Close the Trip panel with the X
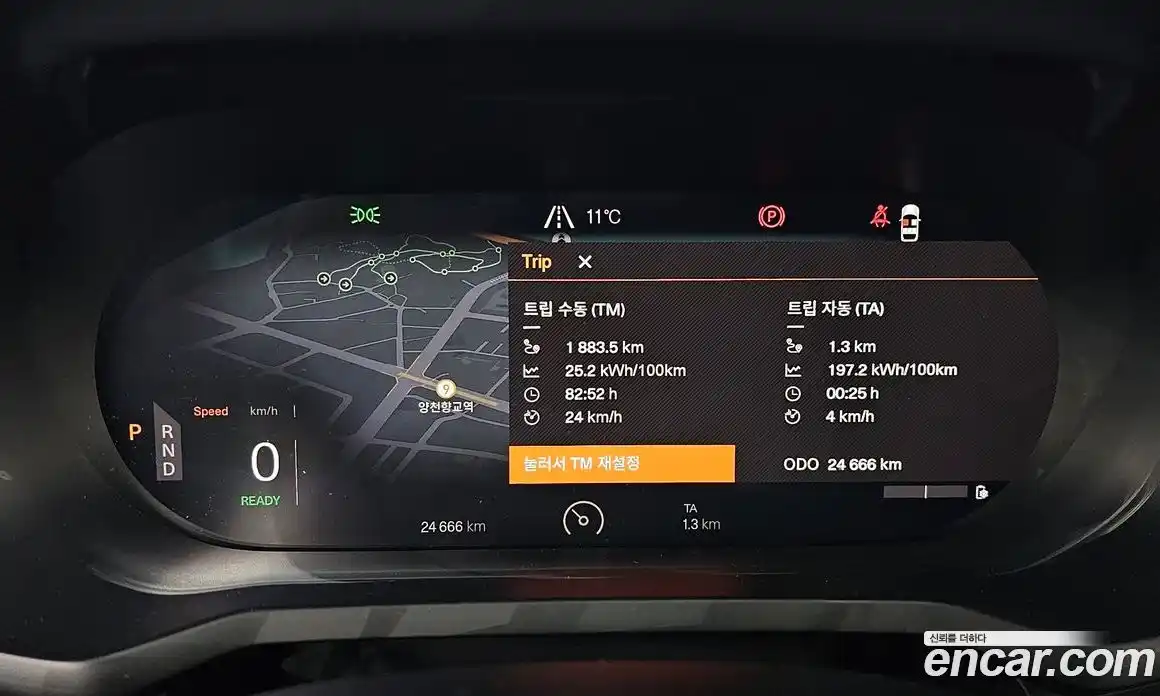This screenshot has width=1160, height=696. 585,262
